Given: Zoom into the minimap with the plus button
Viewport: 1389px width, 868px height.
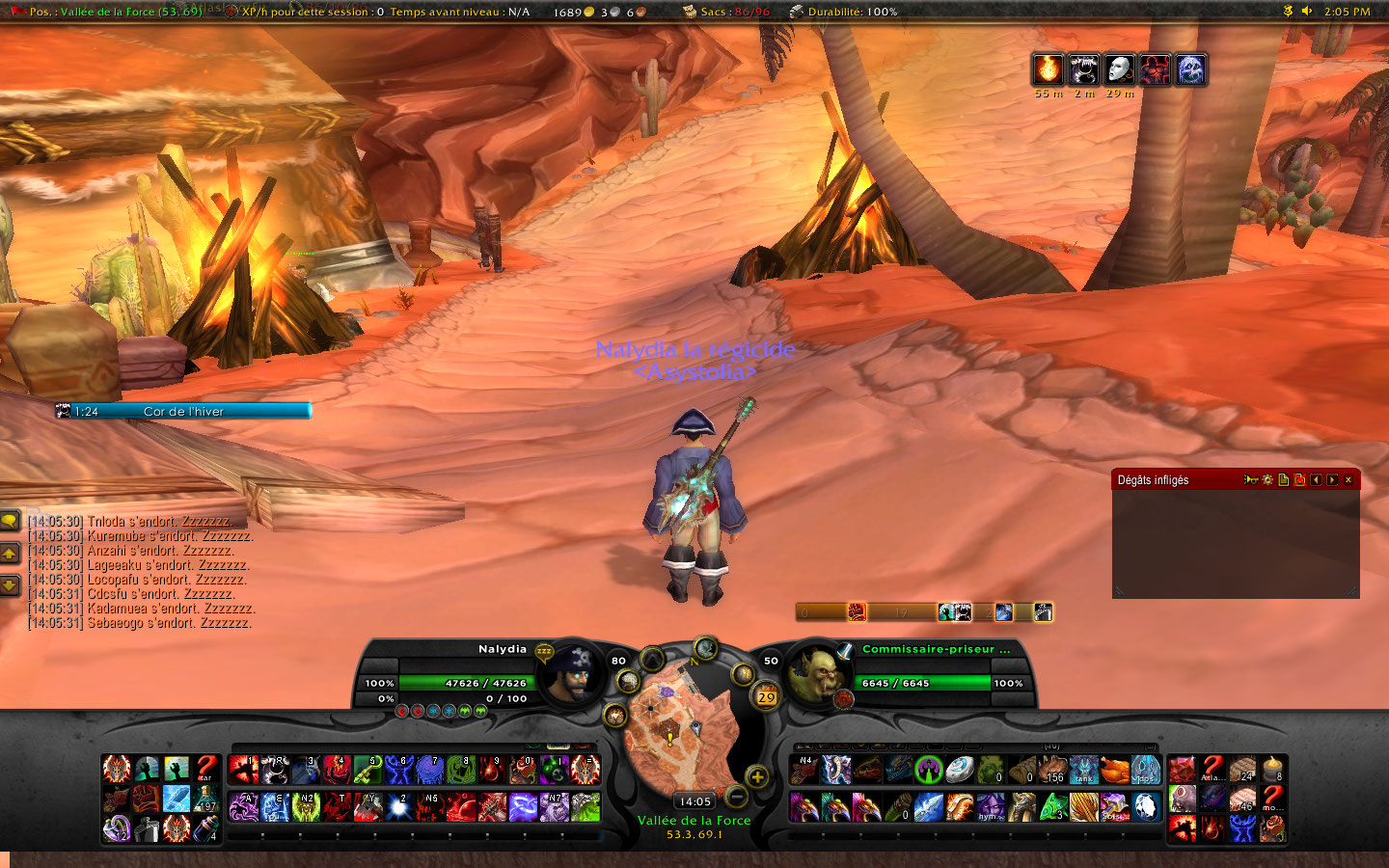Looking at the screenshot, I should tap(756, 777).
